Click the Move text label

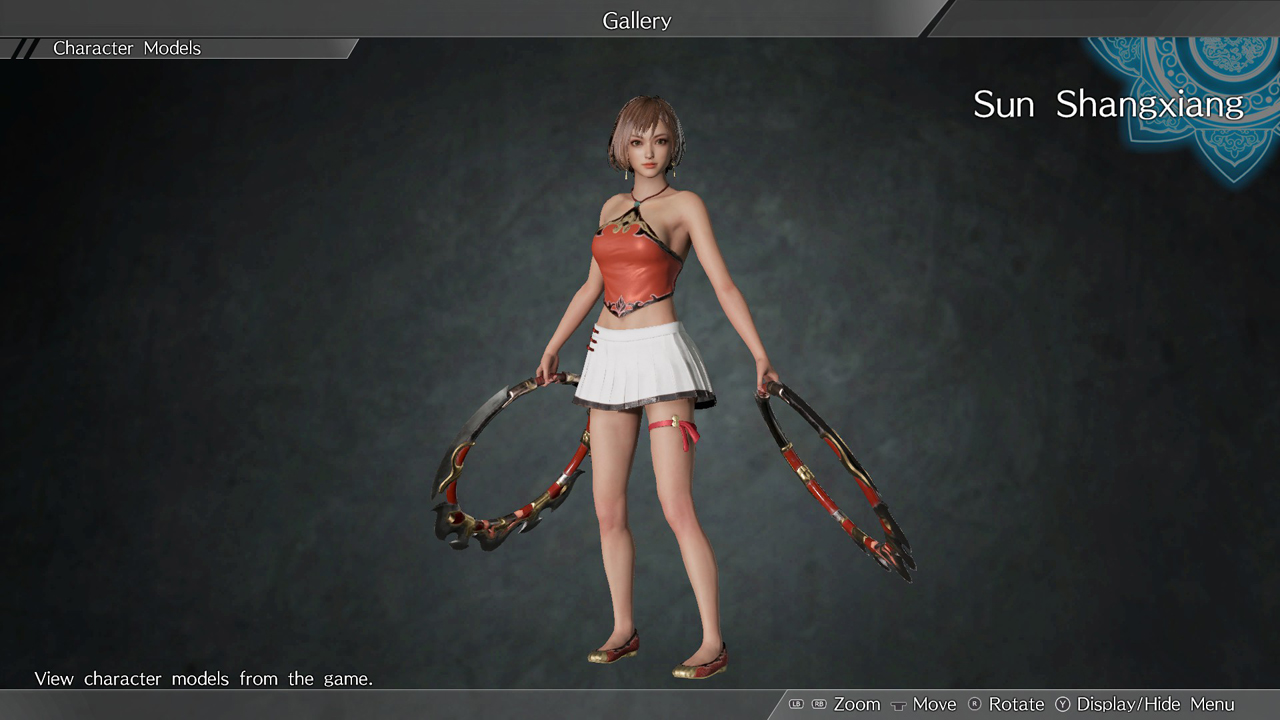[933, 703]
